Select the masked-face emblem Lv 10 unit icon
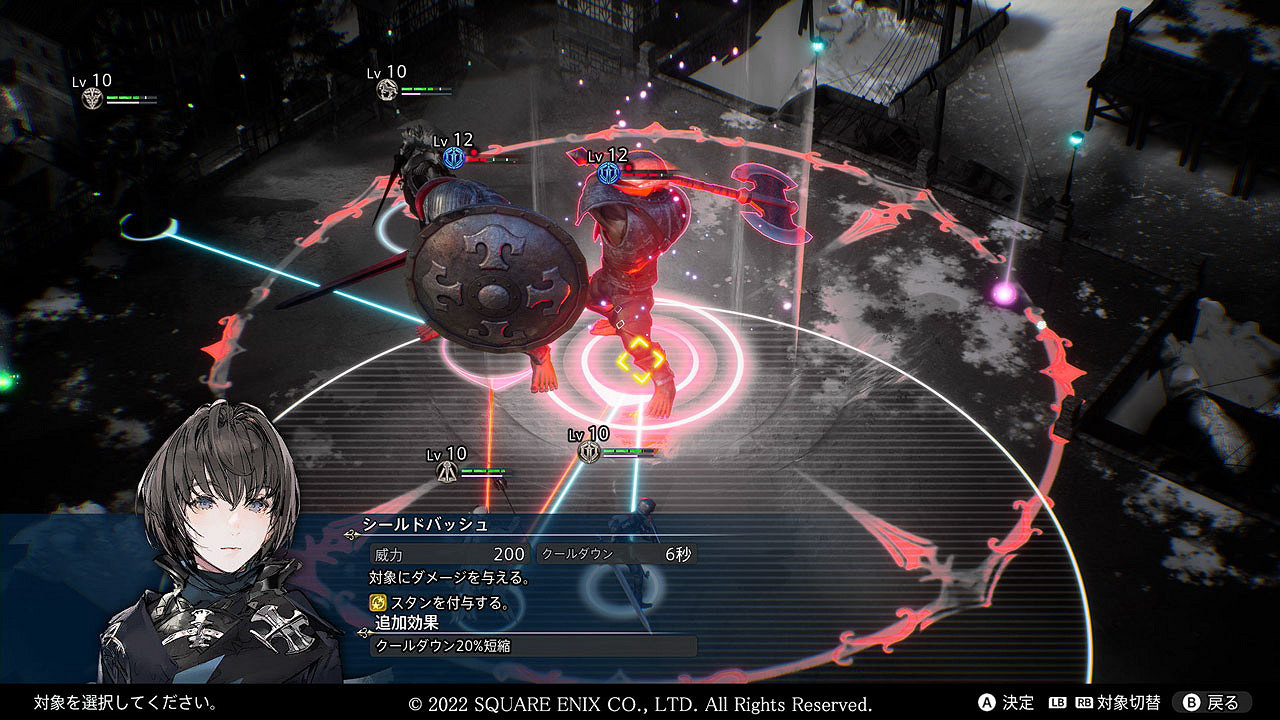1280x720 pixels. point(93,98)
